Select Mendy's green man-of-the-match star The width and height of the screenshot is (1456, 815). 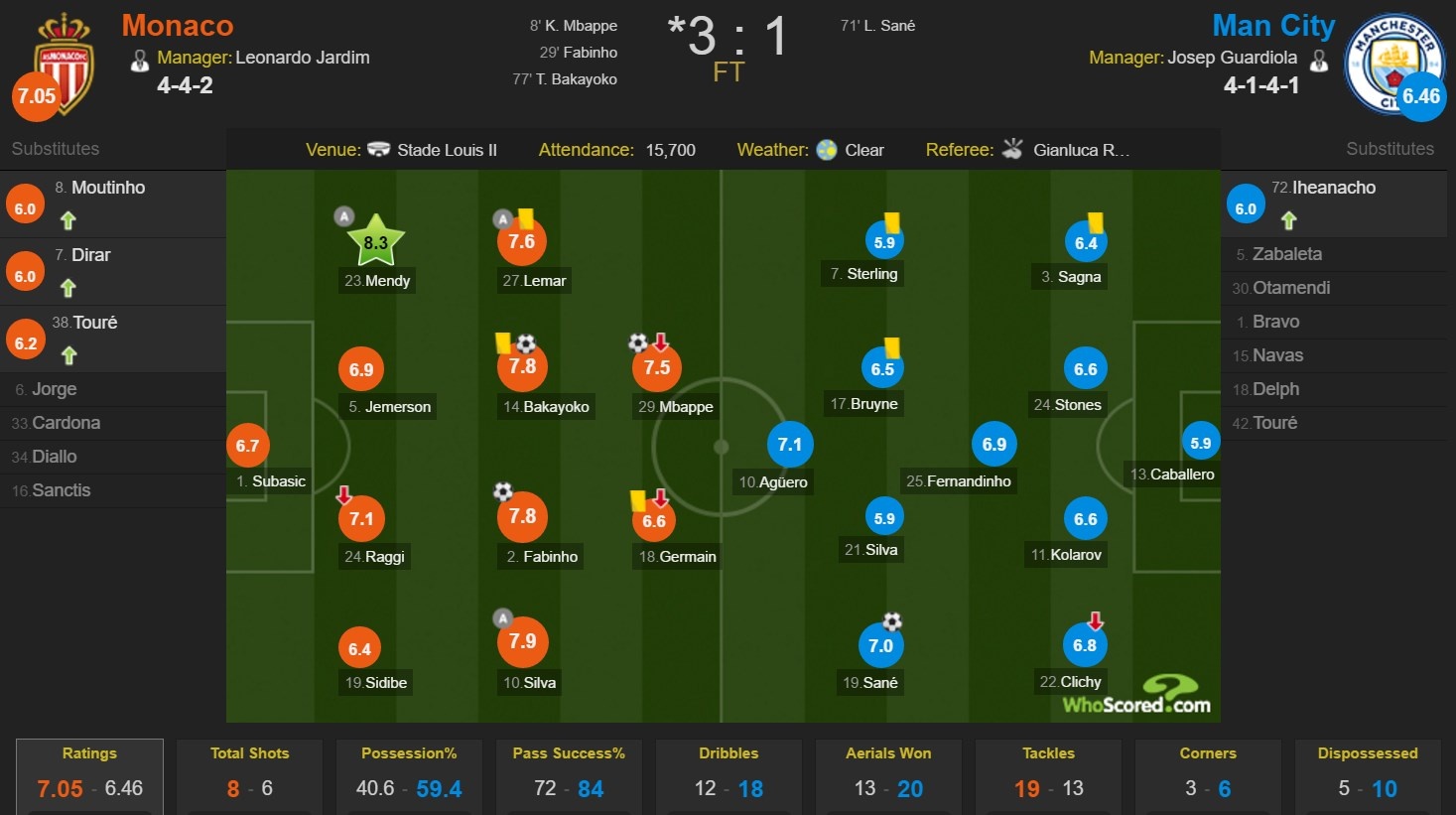click(x=377, y=238)
